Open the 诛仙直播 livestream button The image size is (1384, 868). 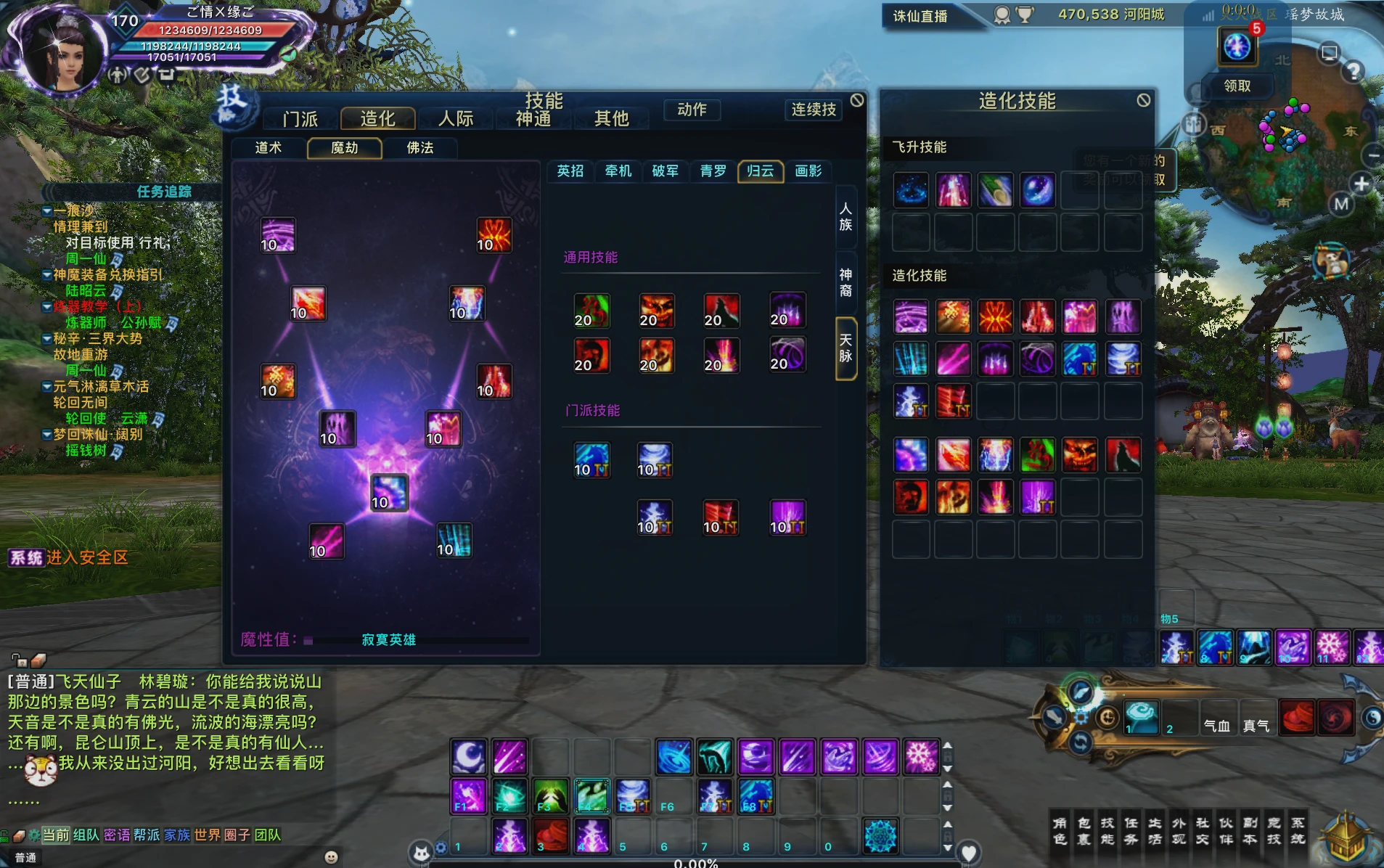pos(920,16)
